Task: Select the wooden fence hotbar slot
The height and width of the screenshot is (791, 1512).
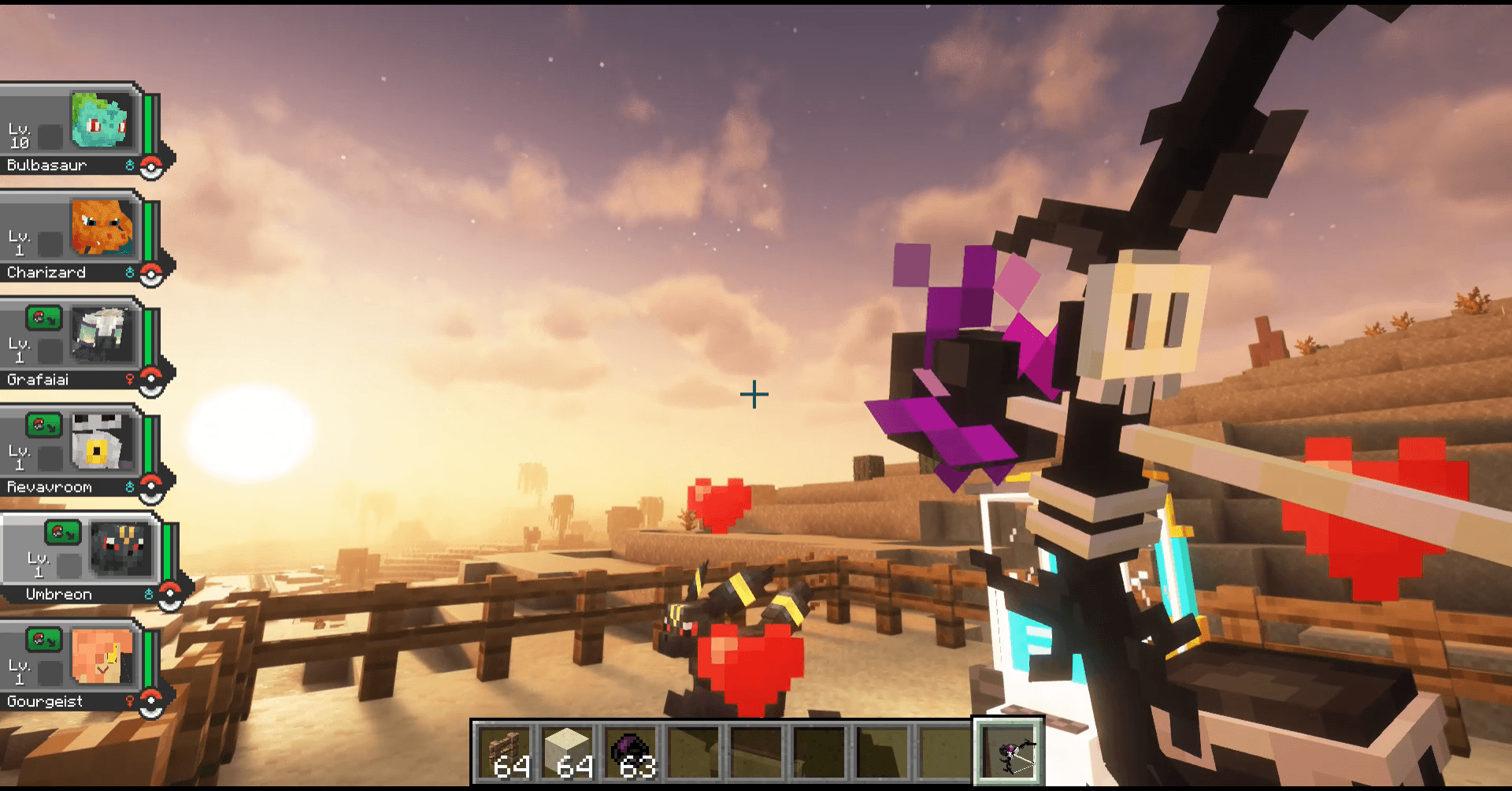Action: (506, 752)
